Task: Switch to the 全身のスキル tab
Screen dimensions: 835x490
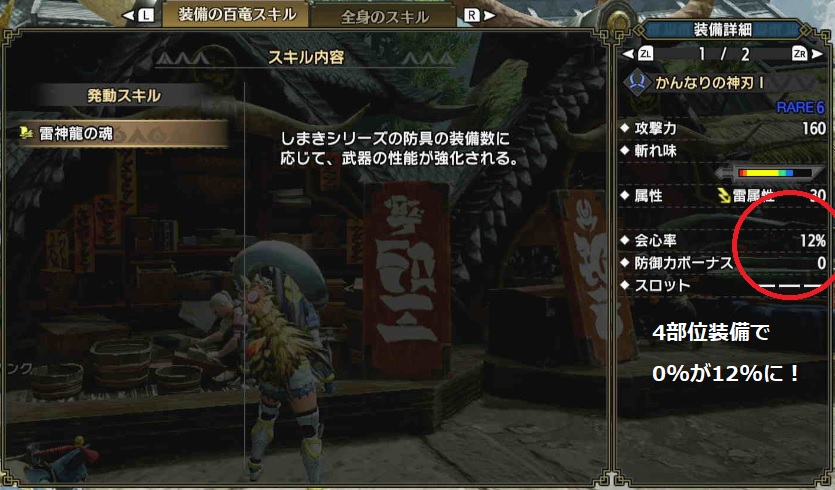Action: pyautogui.click(x=385, y=16)
